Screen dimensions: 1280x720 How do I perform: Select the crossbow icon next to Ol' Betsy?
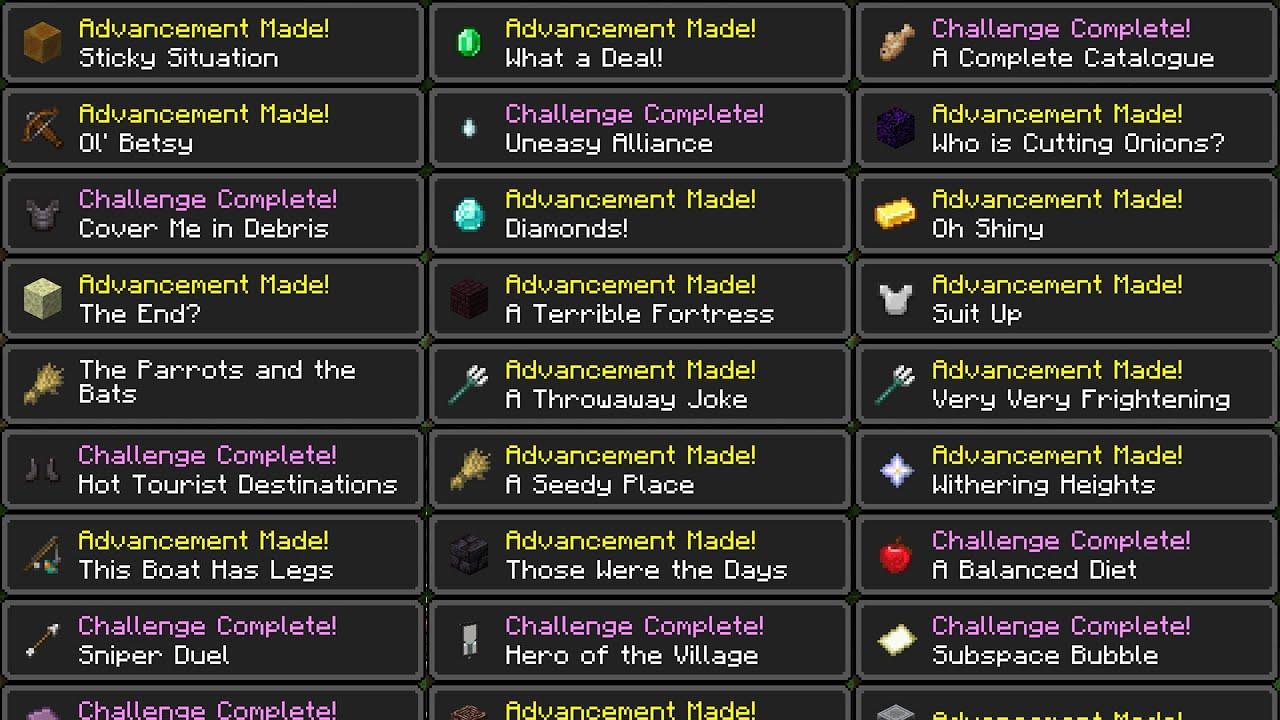42,128
